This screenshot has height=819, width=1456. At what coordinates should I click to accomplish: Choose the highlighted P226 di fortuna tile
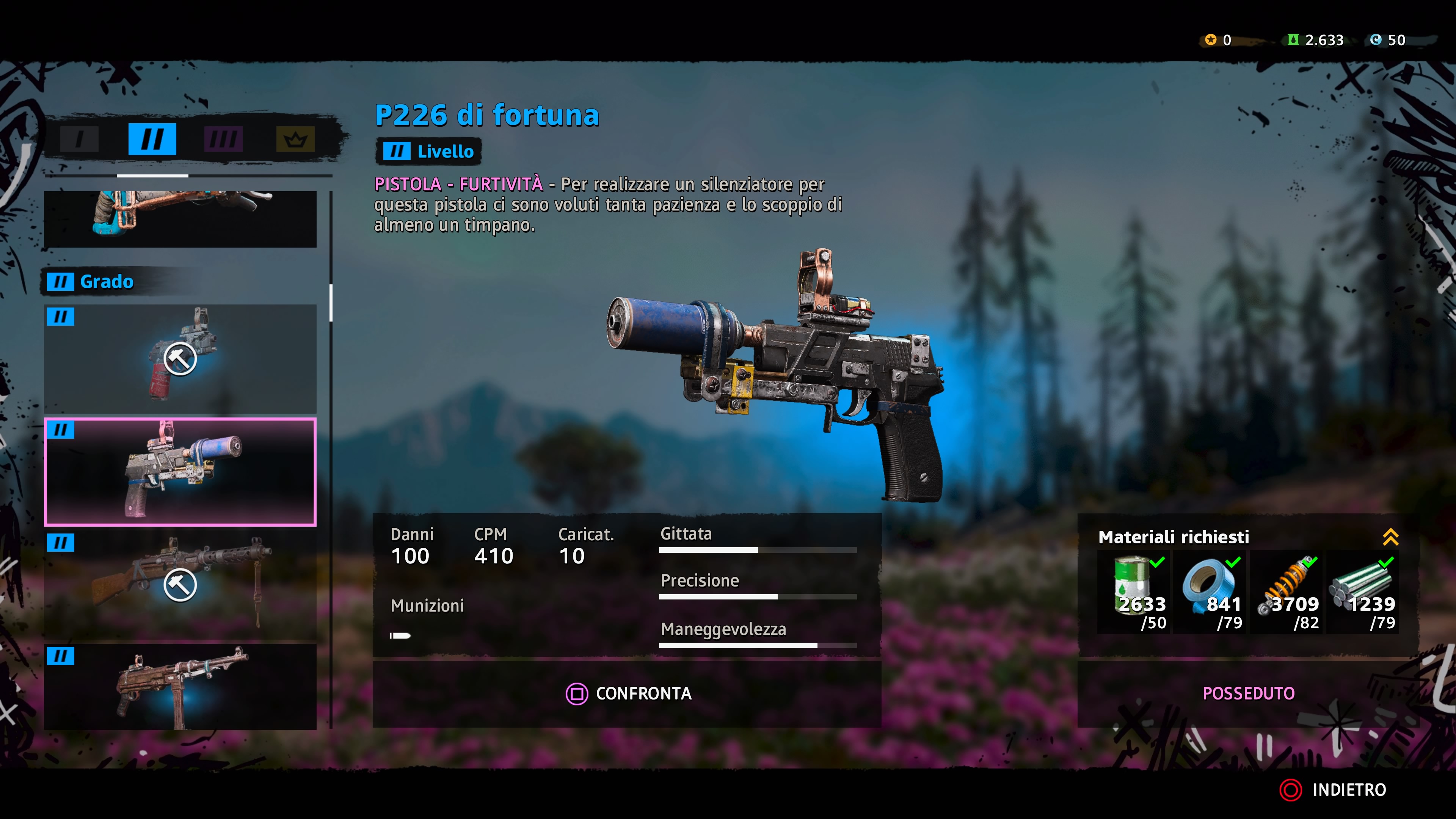click(x=180, y=471)
